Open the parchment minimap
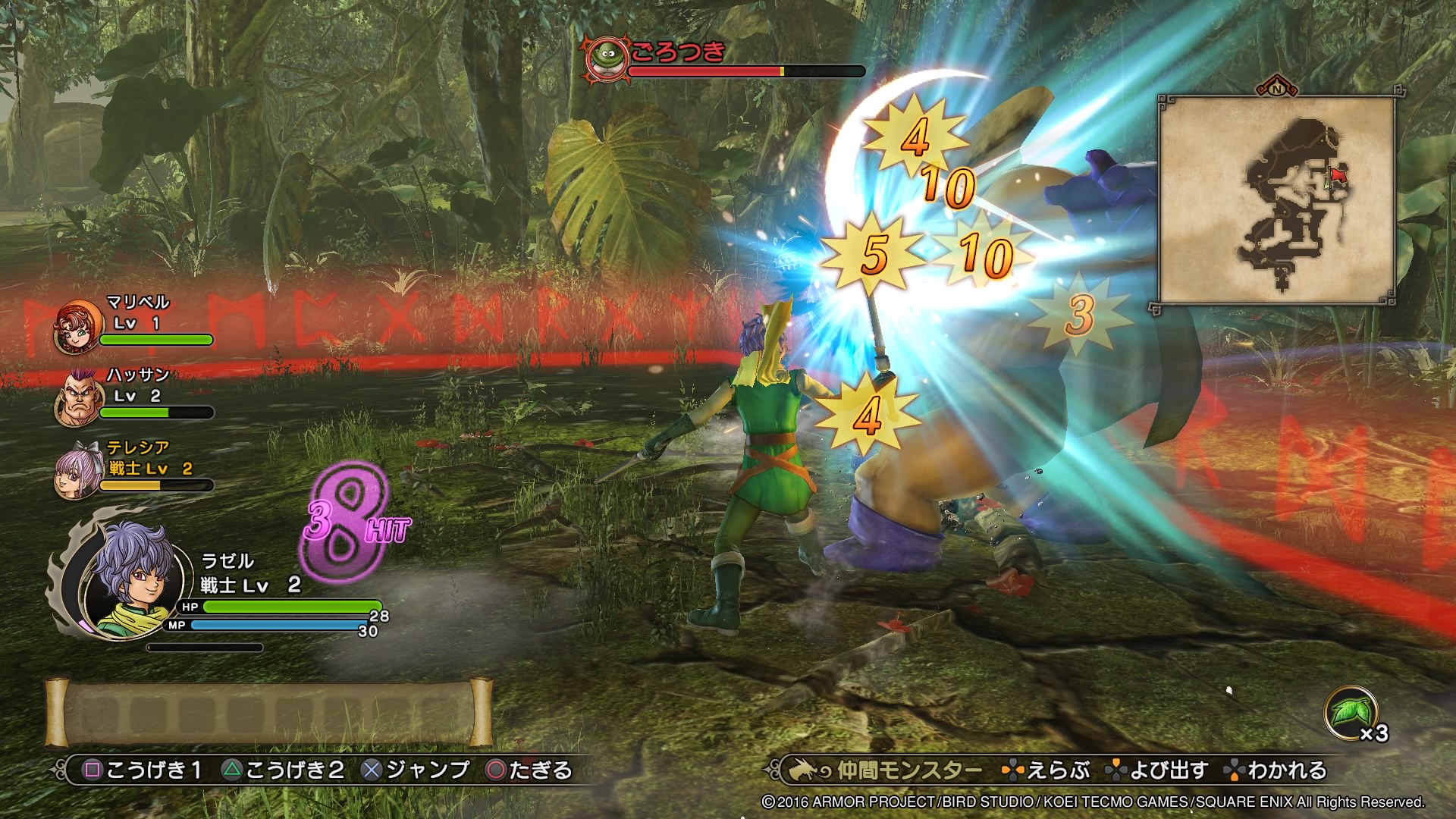 tap(1276, 200)
